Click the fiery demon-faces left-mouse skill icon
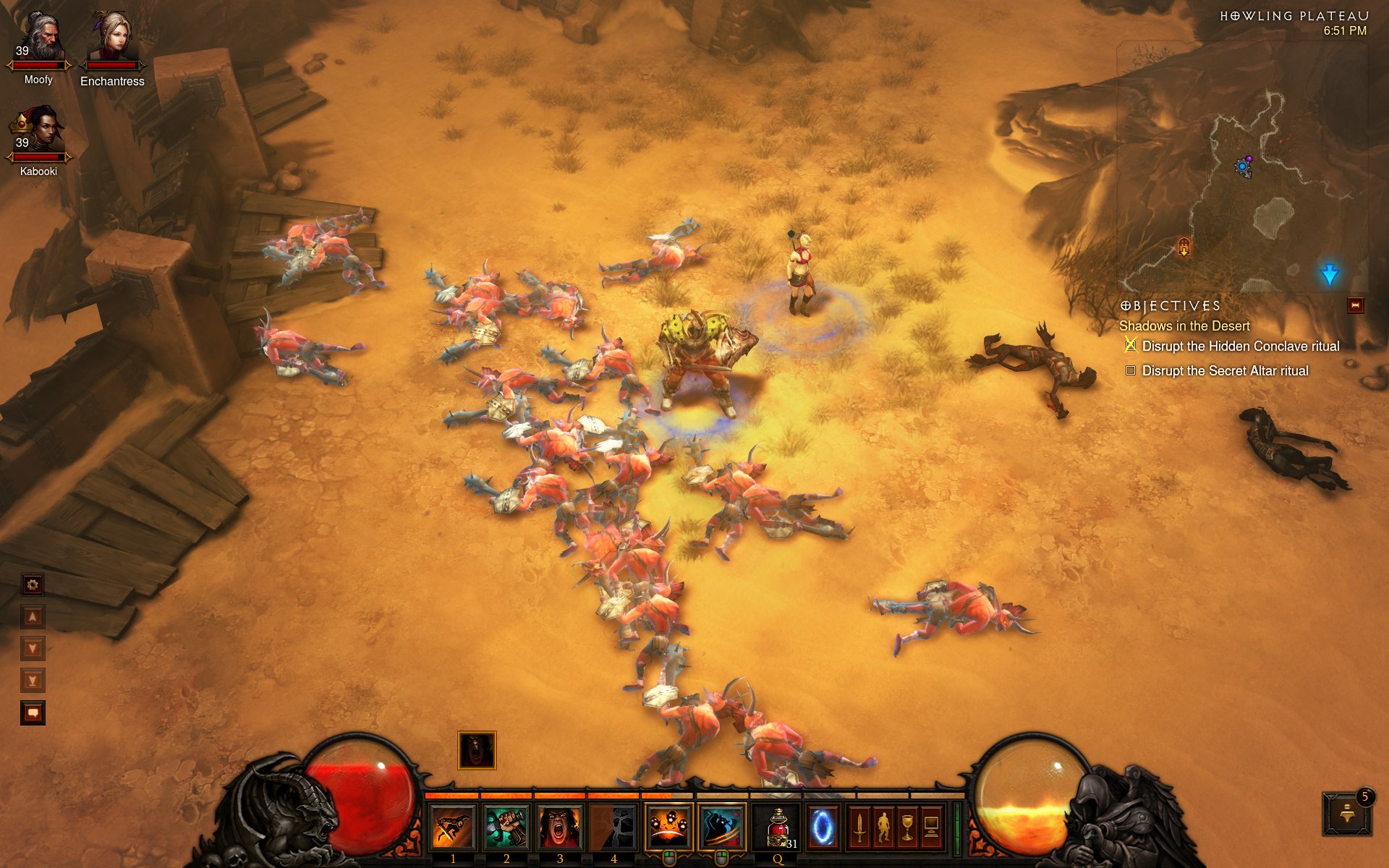The height and width of the screenshot is (868, 1389). pos(668,825)
